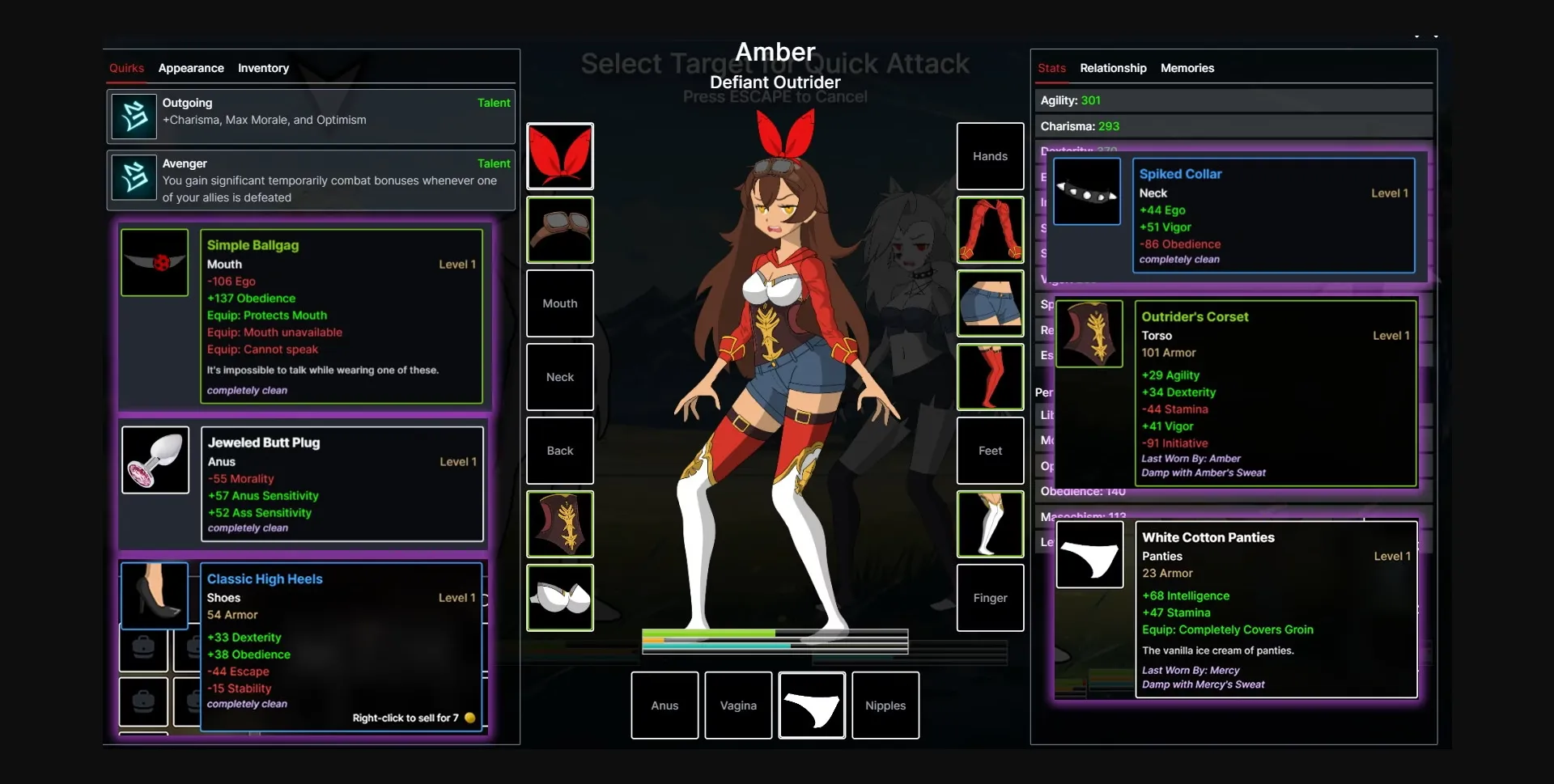Click the goggles equipment slot icon
Image resolution: width=1554 pixels, height=784 pixels.
(x=560, y=230)
